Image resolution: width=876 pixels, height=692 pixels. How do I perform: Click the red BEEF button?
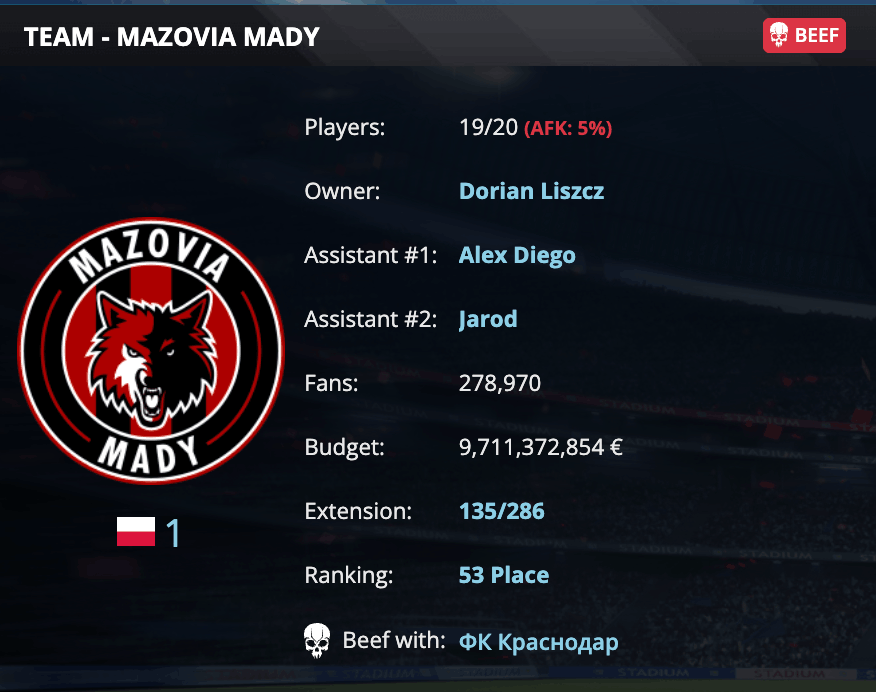(x=804, y=37)
